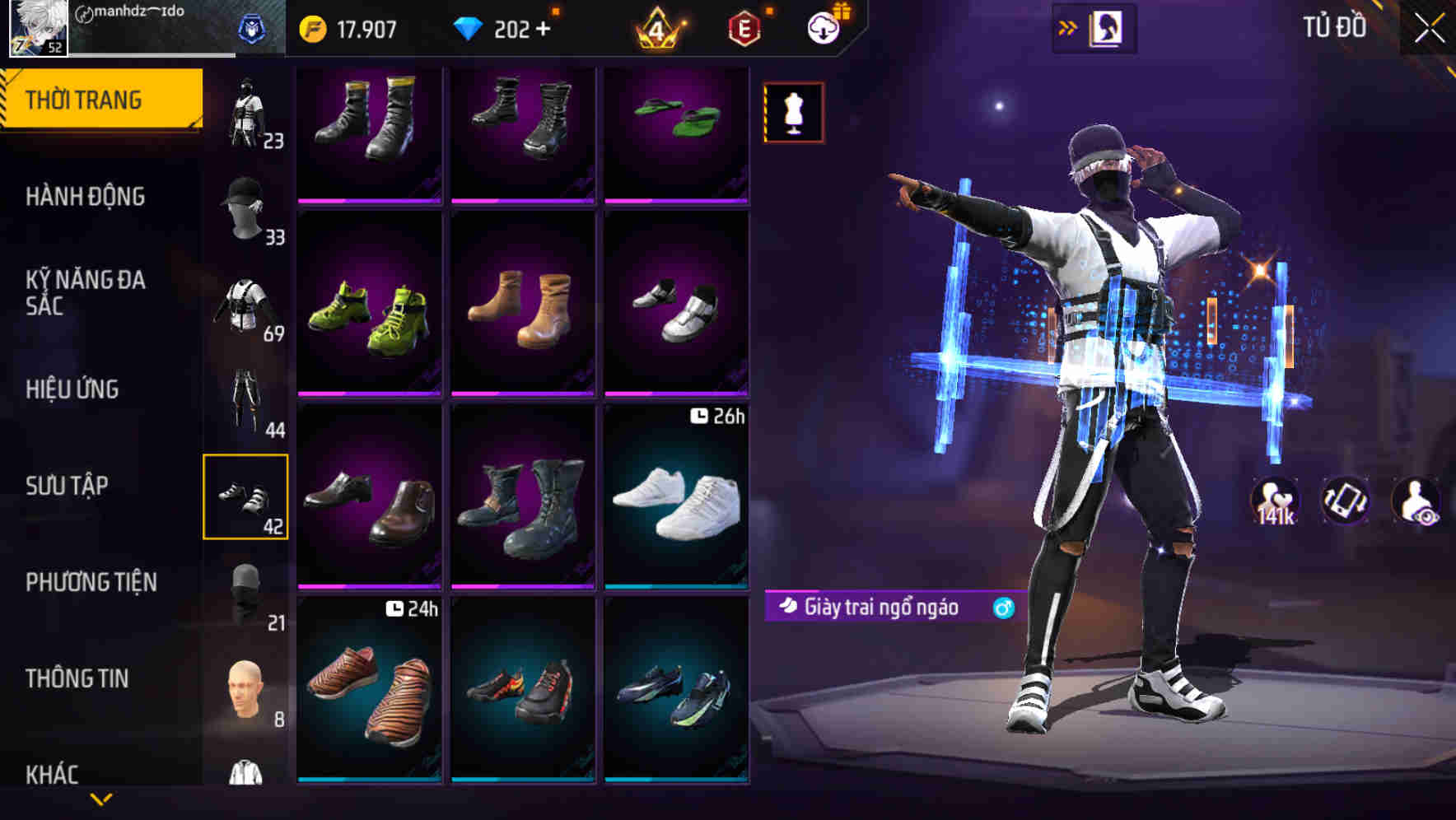Screen dimensions: 1456x820
Task: Click the Giày trai ngổ ngáo name banner
Action: (x=880, y=607)
